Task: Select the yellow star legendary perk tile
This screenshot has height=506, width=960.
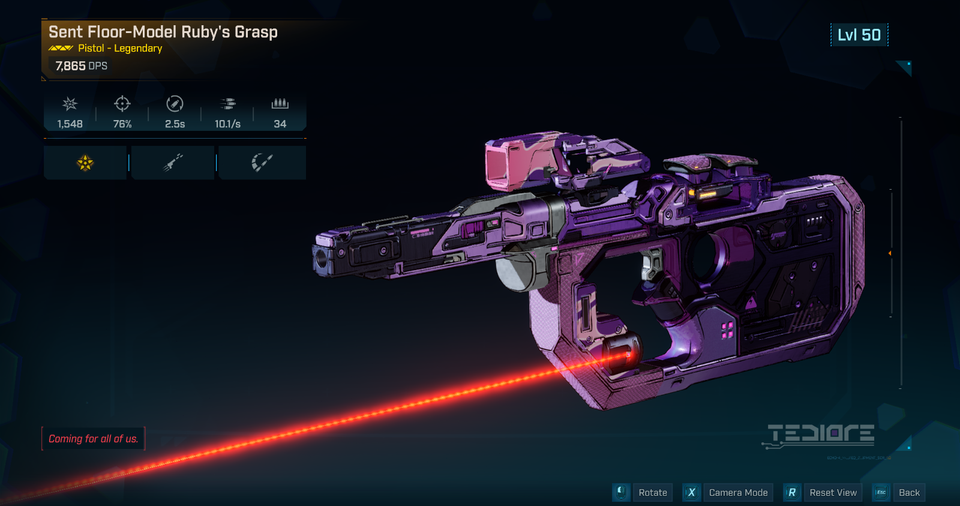Action: point(85,162)
